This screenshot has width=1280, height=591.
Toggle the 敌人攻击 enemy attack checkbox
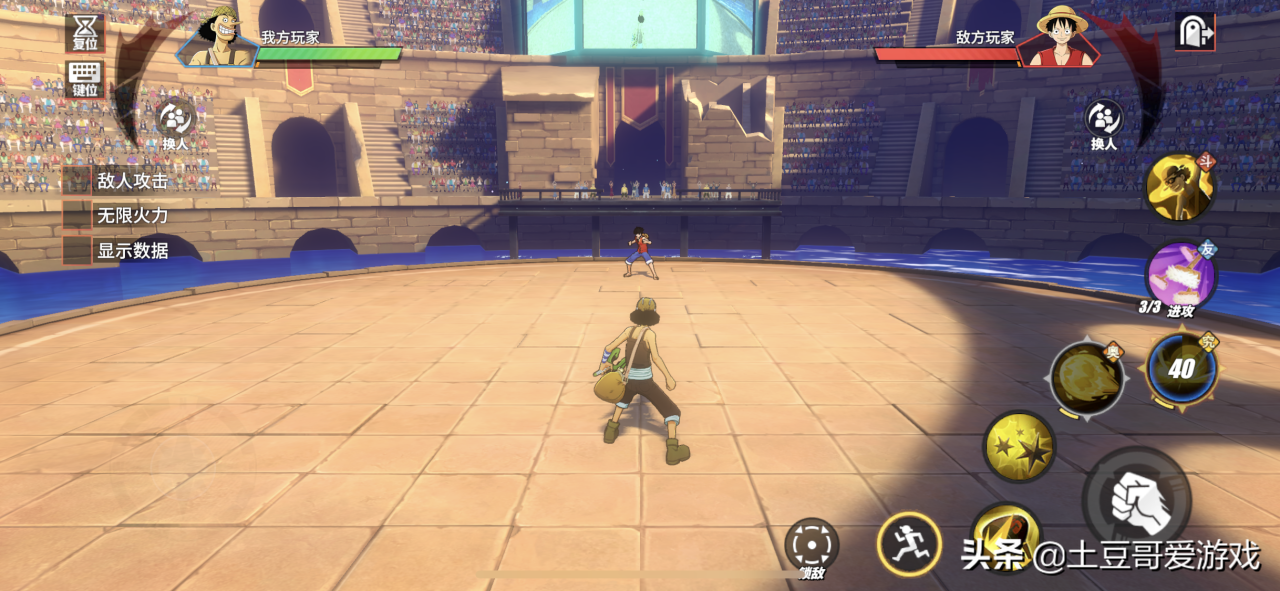[78, 181]
